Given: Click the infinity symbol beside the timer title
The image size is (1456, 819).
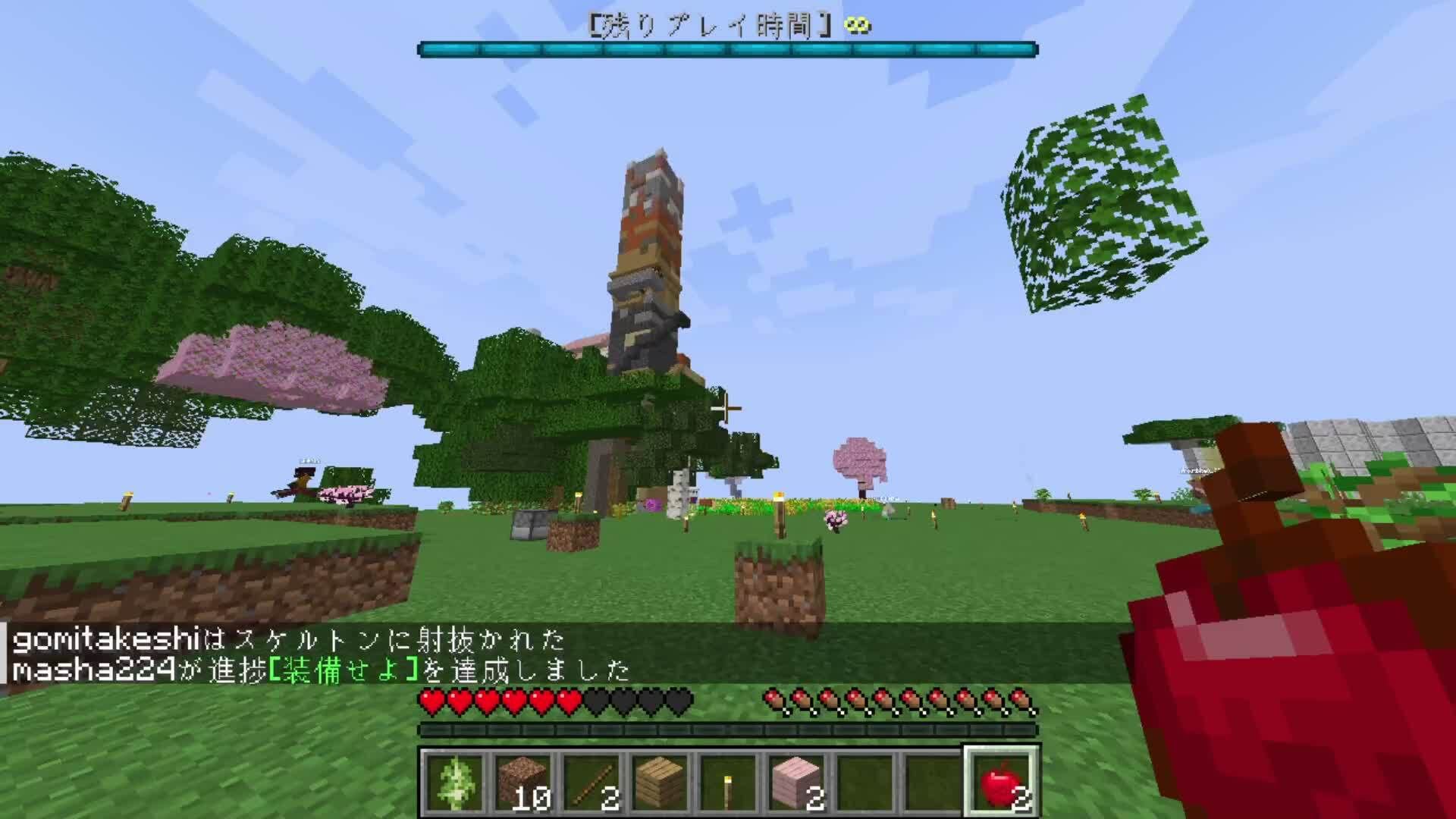Looking at the screenshot, I should [x=858, y=24].
